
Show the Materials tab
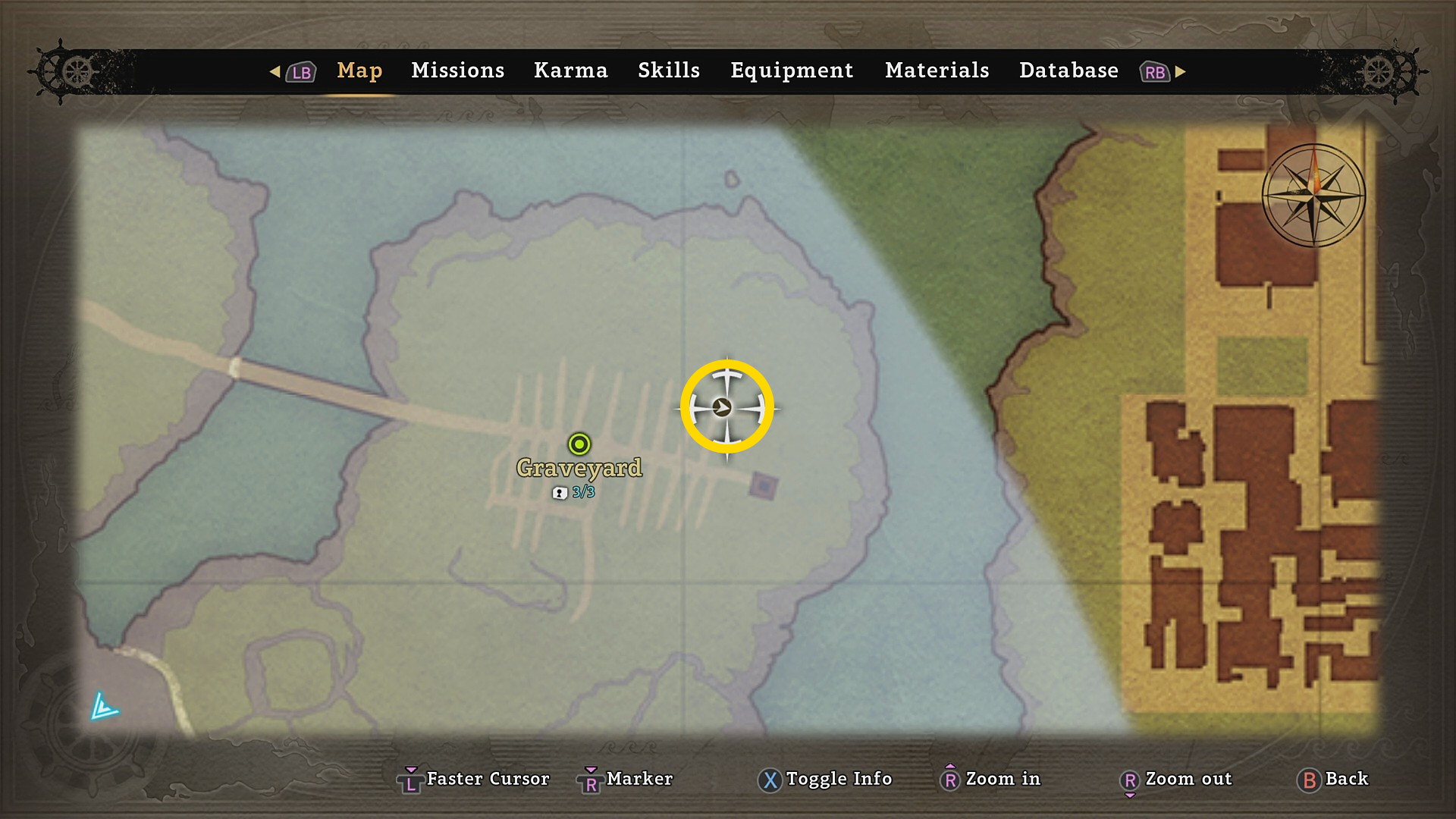[937, 71]
